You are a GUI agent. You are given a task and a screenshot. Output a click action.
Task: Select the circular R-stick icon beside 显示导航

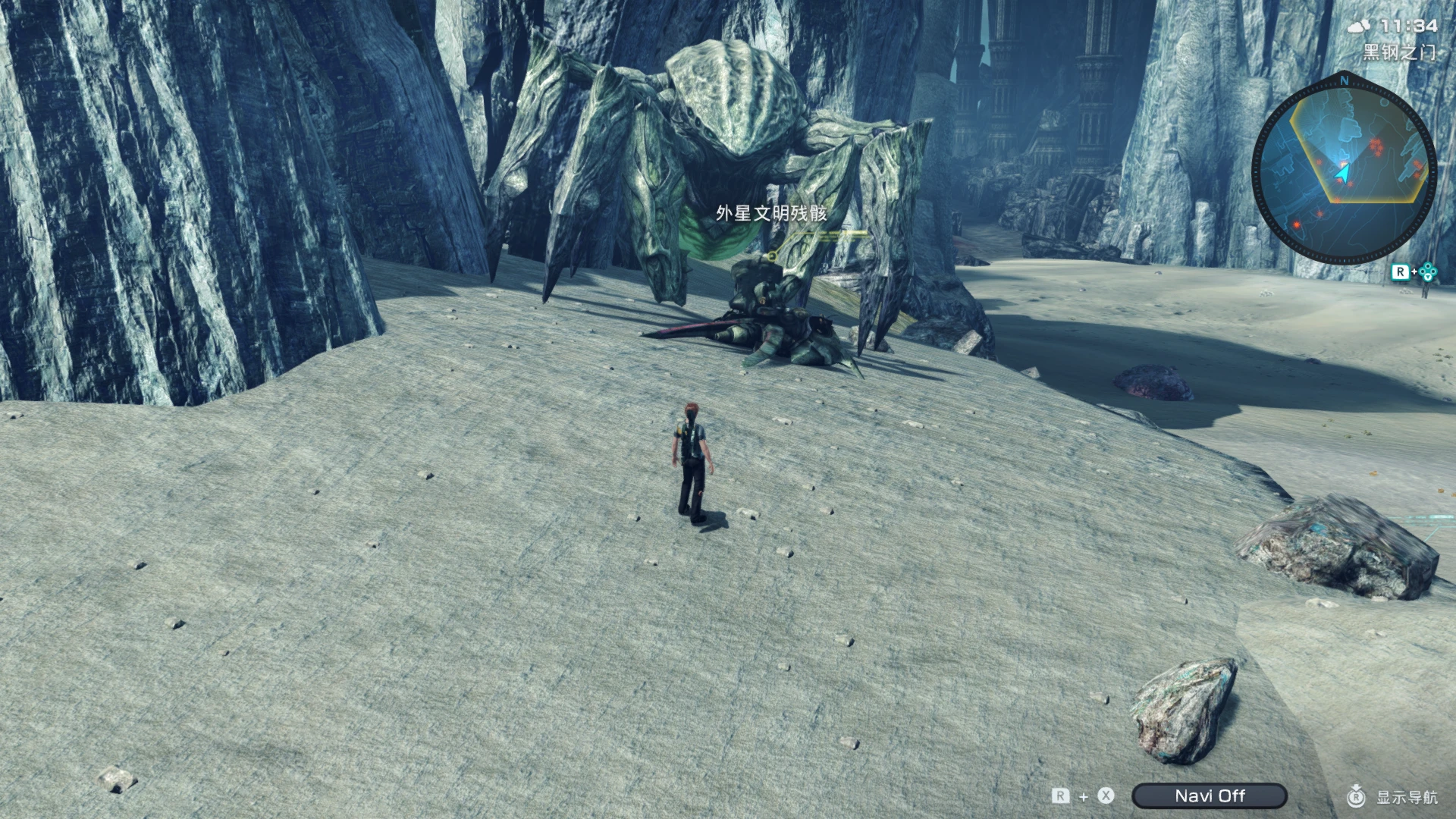pos(1357,798)
